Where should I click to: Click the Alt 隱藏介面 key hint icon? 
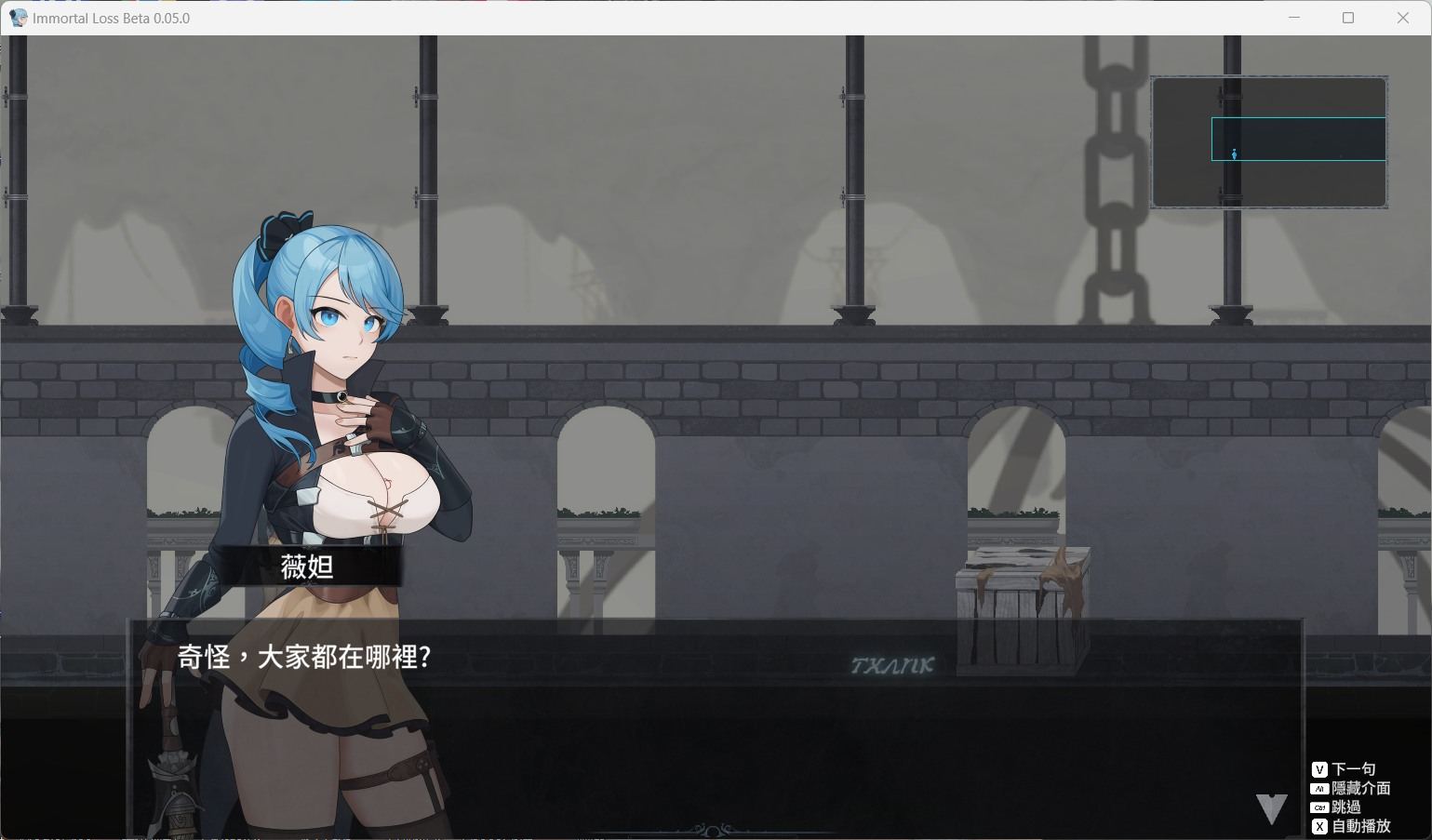point(1318,788)
